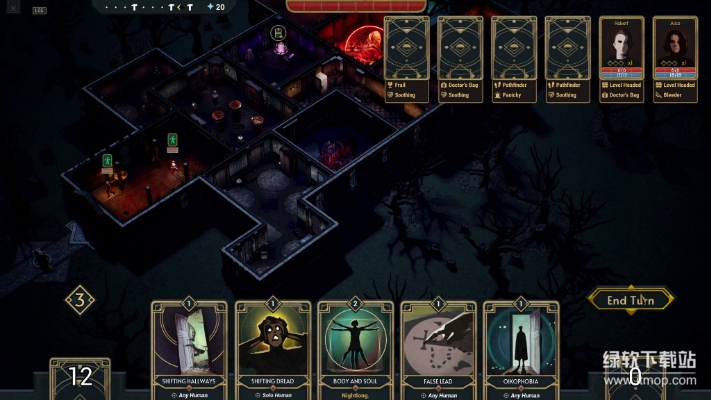Inspect the face-down card with Frail trait
Image resolution: width=711 pixels, height=400 pixels.
point(406,48)
